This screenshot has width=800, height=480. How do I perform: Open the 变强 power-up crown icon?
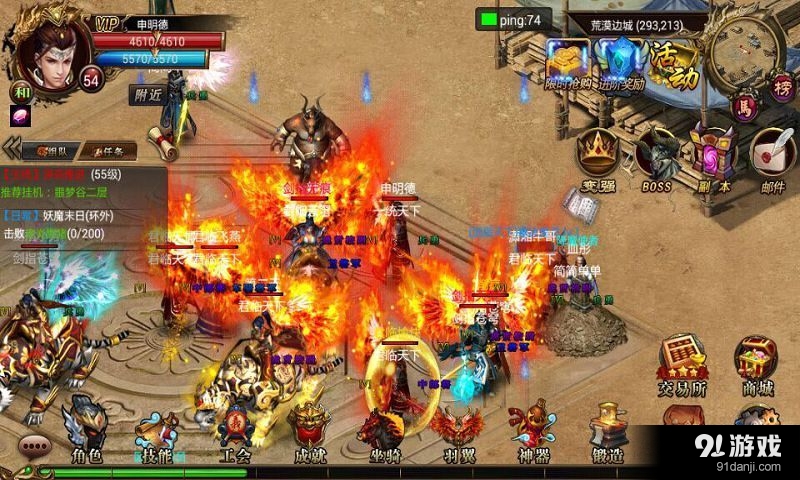tap(598, 160)
